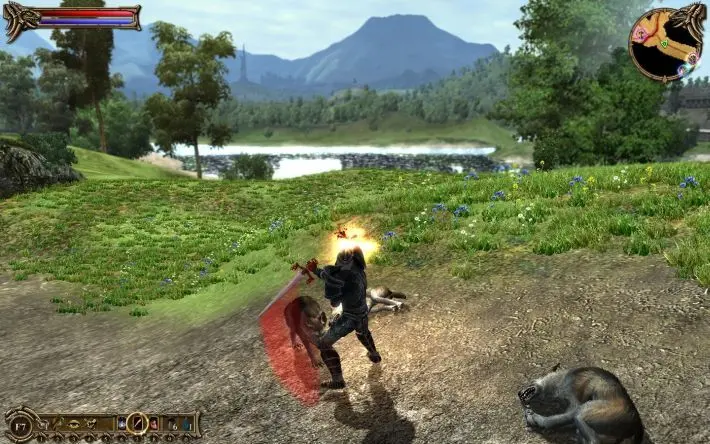The width and height of the screenshot is (710, 444).
Task: Activate the eye-shaped skill in hotbar
Action: click(73, 424)
